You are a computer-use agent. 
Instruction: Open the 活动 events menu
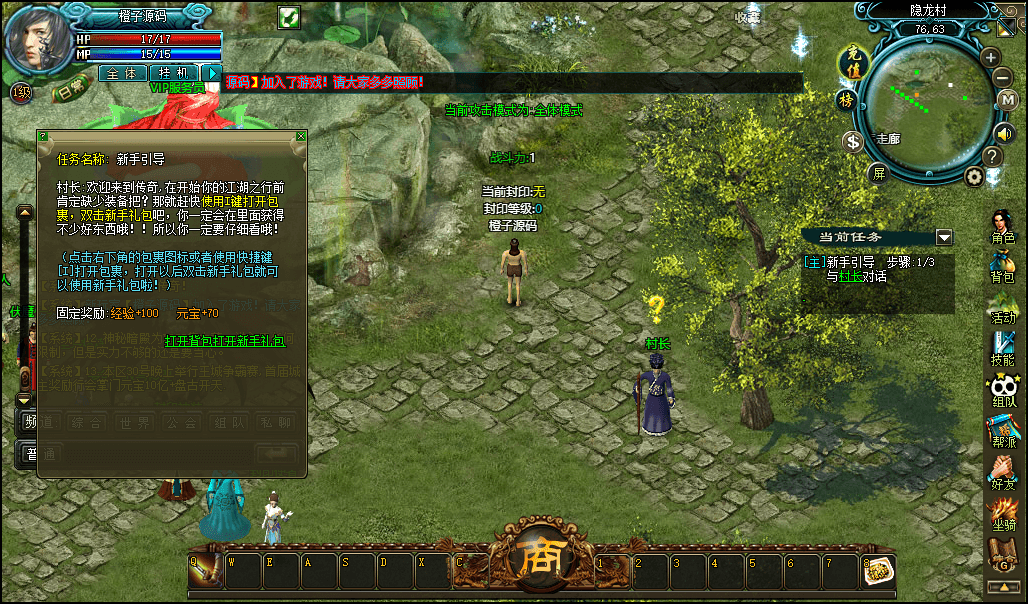(1002, 308)
